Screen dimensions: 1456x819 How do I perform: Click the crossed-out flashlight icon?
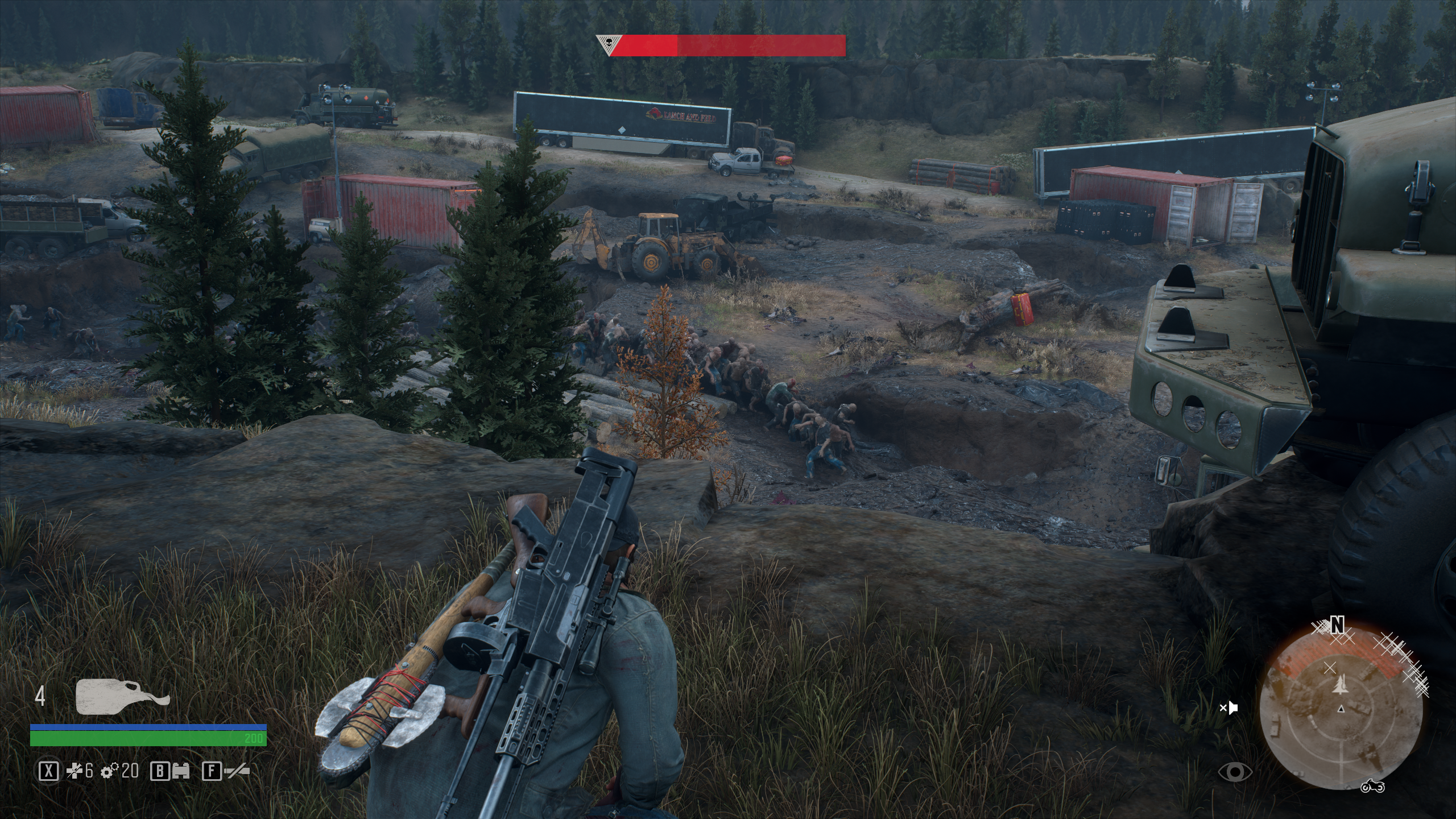click(237, 771)
